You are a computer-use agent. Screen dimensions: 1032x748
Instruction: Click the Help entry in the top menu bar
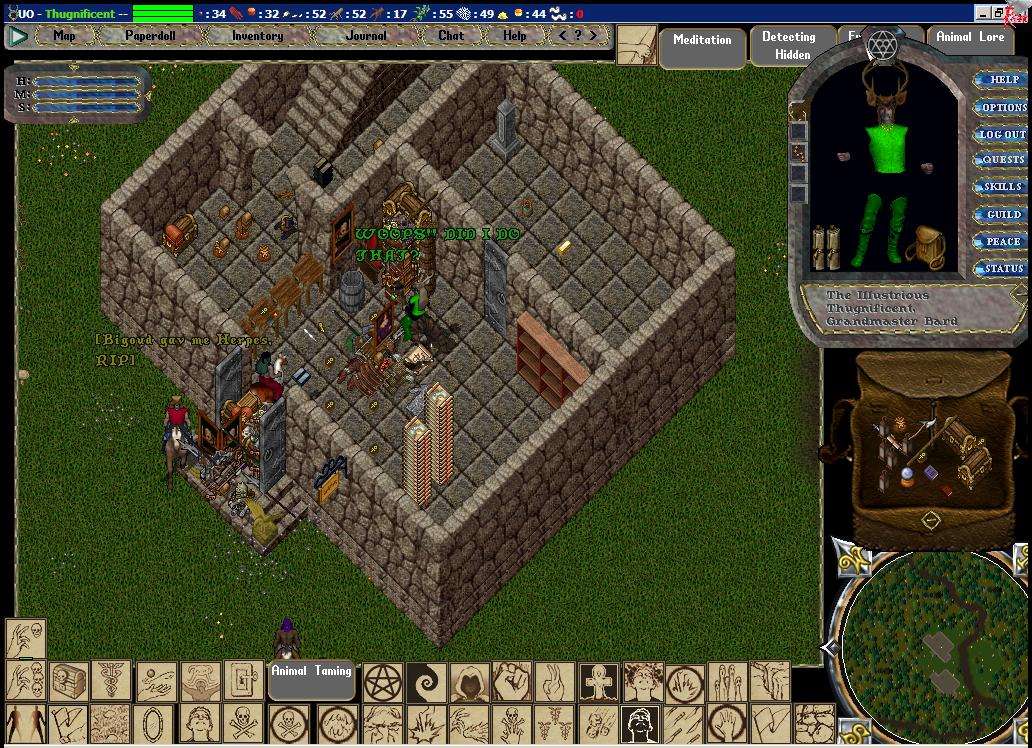[x=514, y=36]
